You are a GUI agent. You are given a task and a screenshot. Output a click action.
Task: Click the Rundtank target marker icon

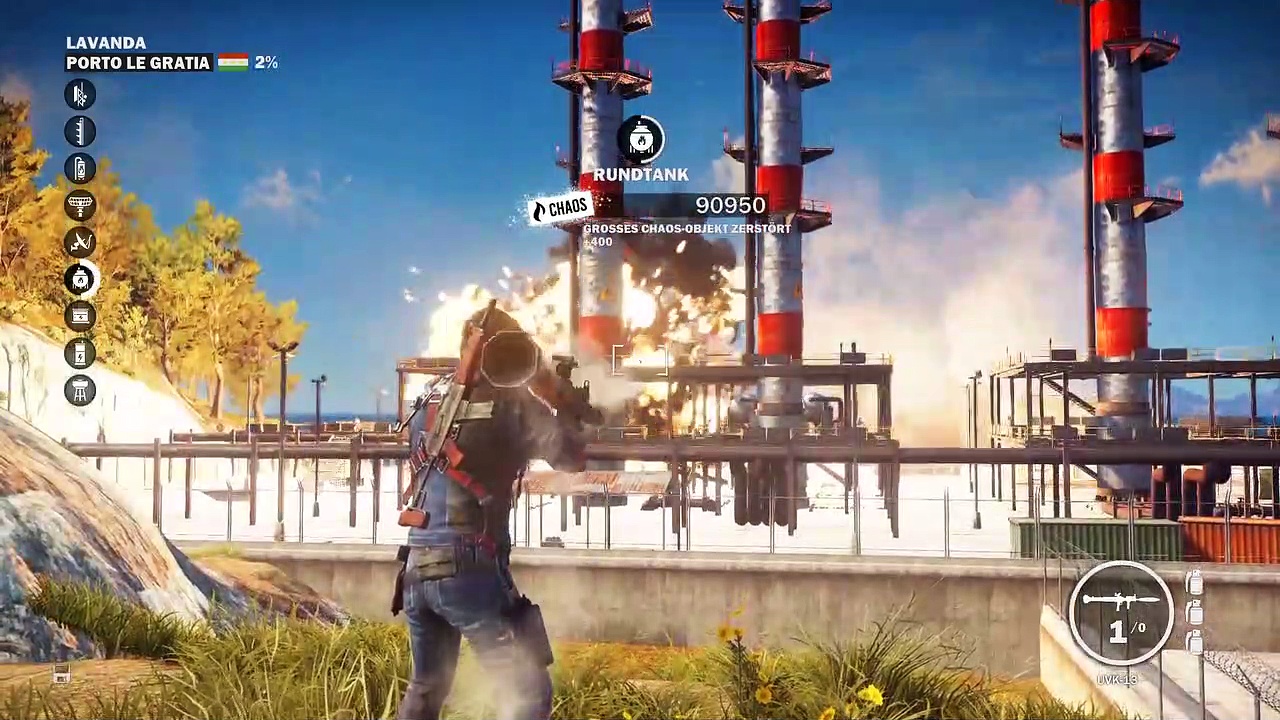click(641, 140)
